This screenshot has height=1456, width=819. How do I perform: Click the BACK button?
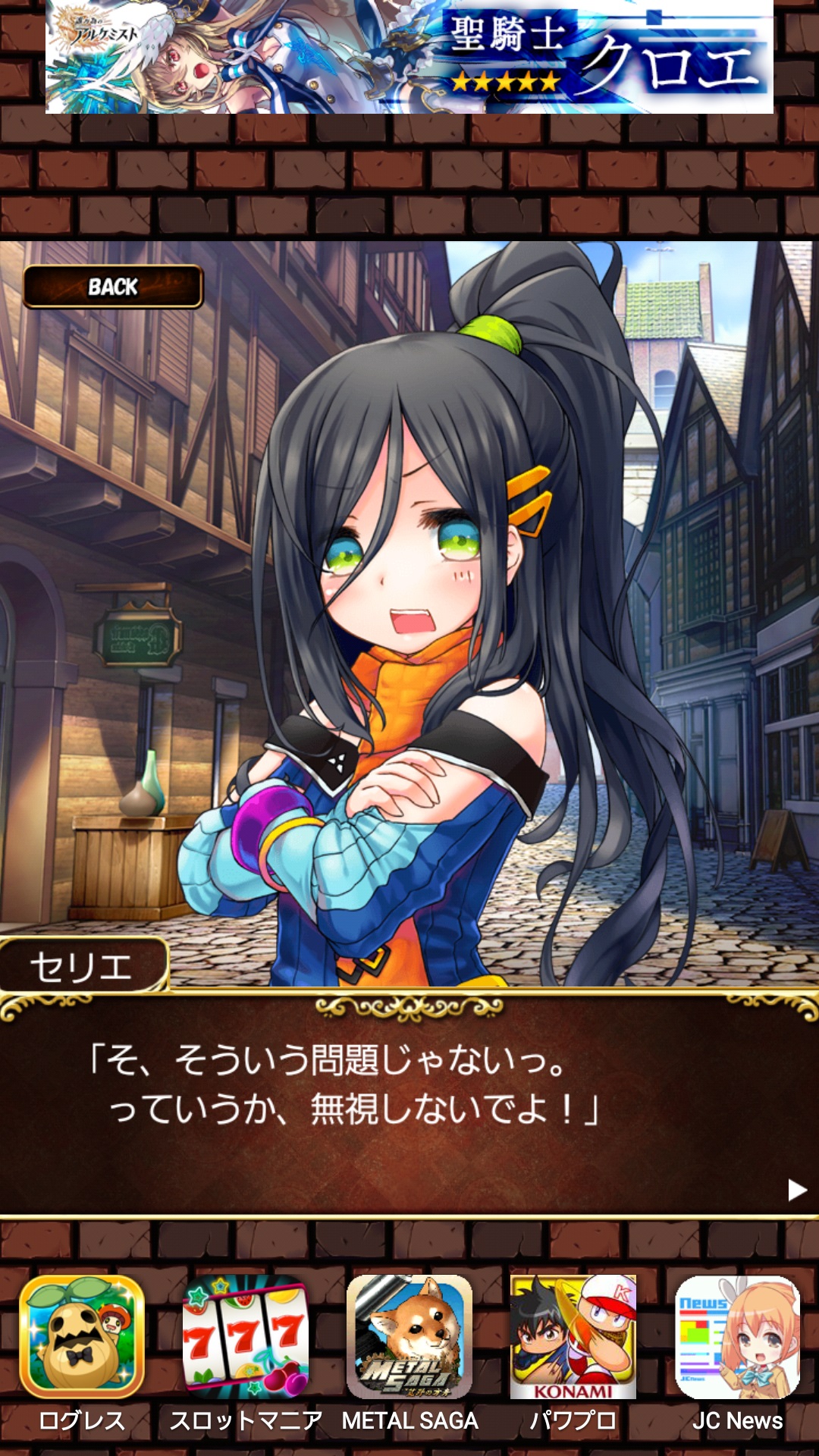coord(113,287)
